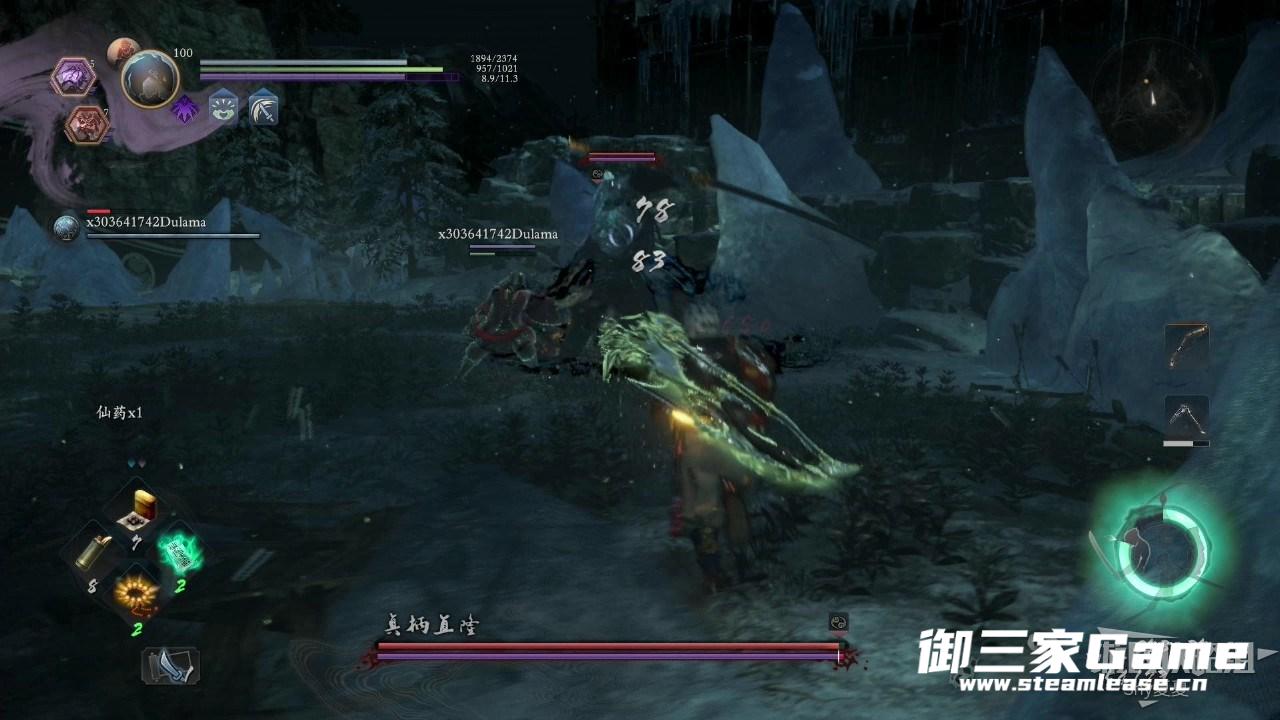Select ally x303641742Dulama's portrait icon
1280x720 pixels.
(67, 228)
